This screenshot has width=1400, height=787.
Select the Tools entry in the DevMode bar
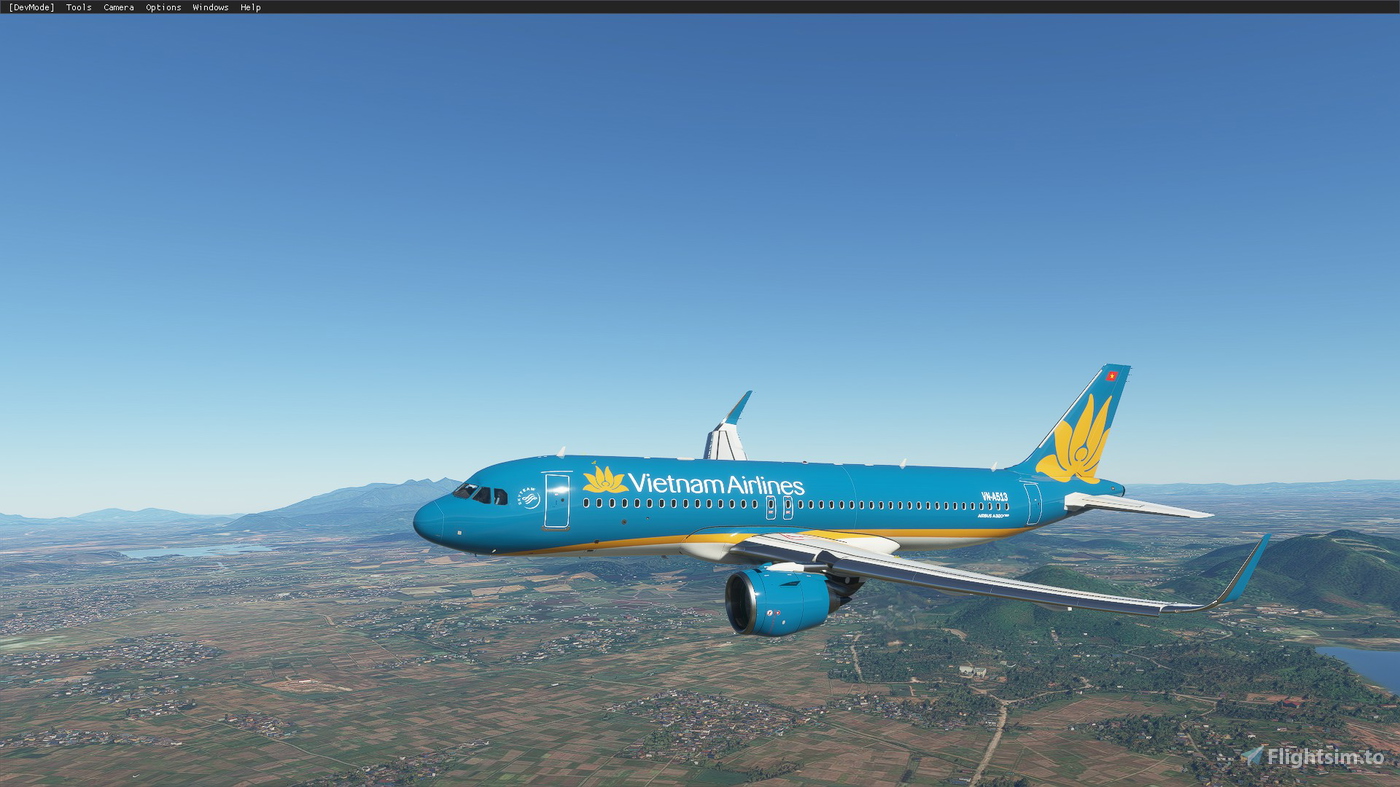click(77, 7)
